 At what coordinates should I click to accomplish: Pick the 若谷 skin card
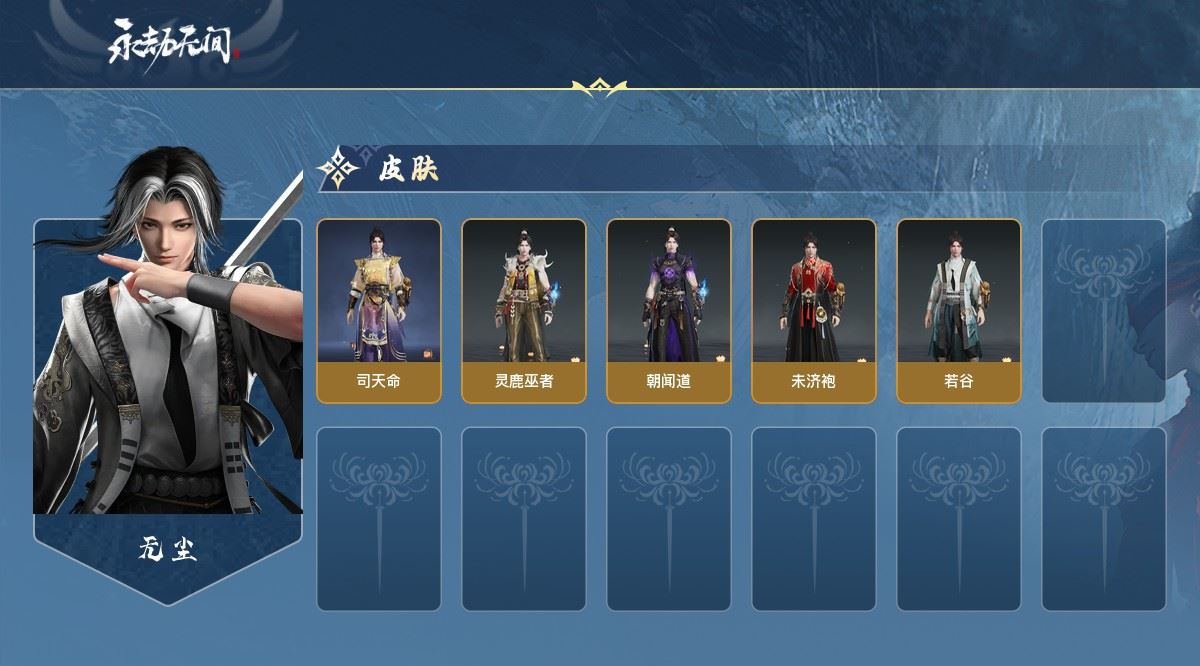(x=958, y=310)
